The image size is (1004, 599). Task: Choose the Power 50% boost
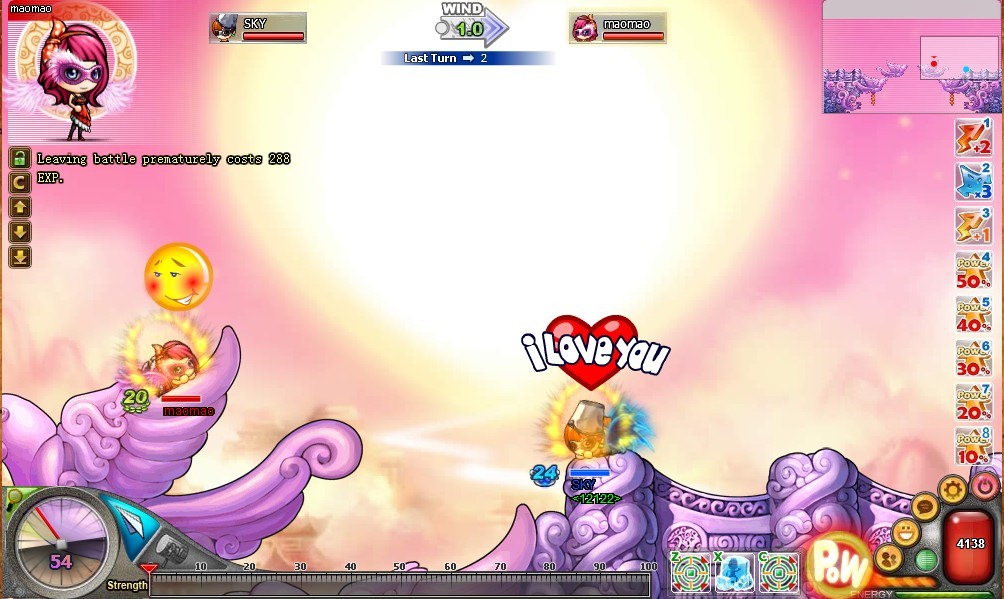click(x=972, y=271)
